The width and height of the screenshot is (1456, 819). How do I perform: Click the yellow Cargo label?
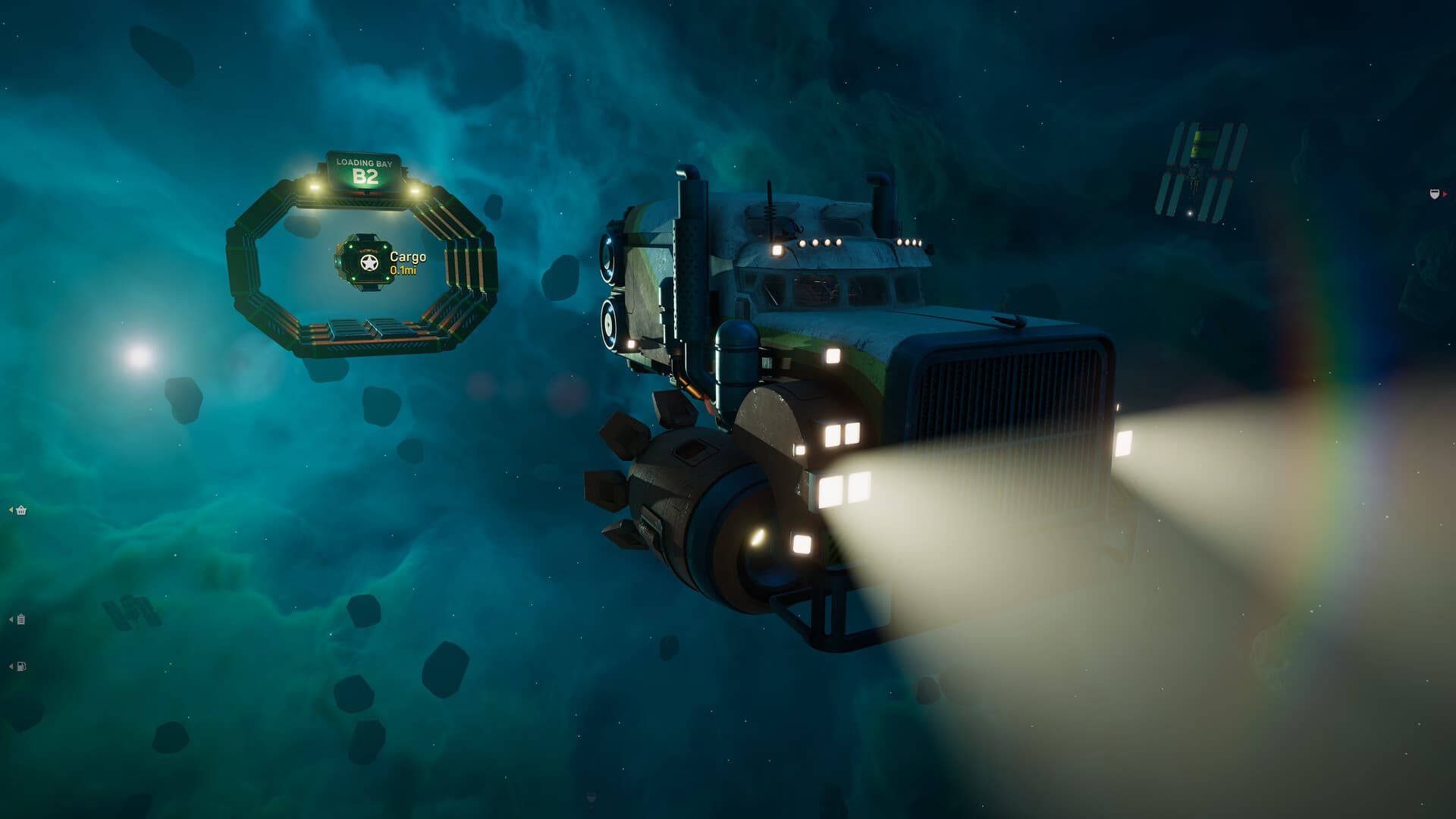(x=406, y=257)
